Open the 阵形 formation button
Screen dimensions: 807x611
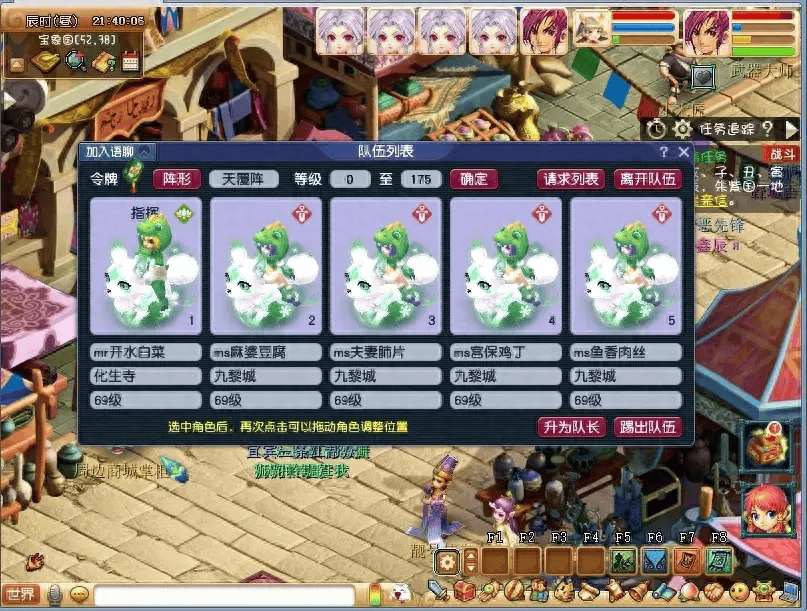click(x=176, y=179)
